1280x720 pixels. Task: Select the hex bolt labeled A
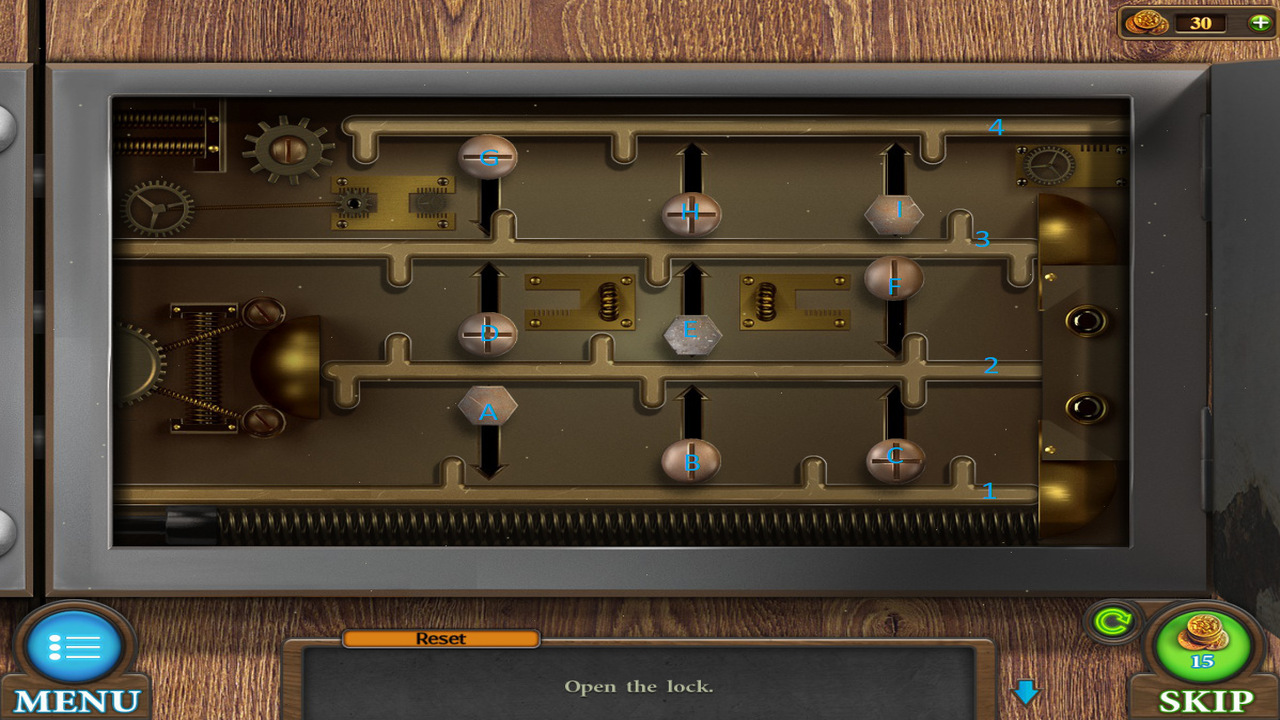pos(487,407)
